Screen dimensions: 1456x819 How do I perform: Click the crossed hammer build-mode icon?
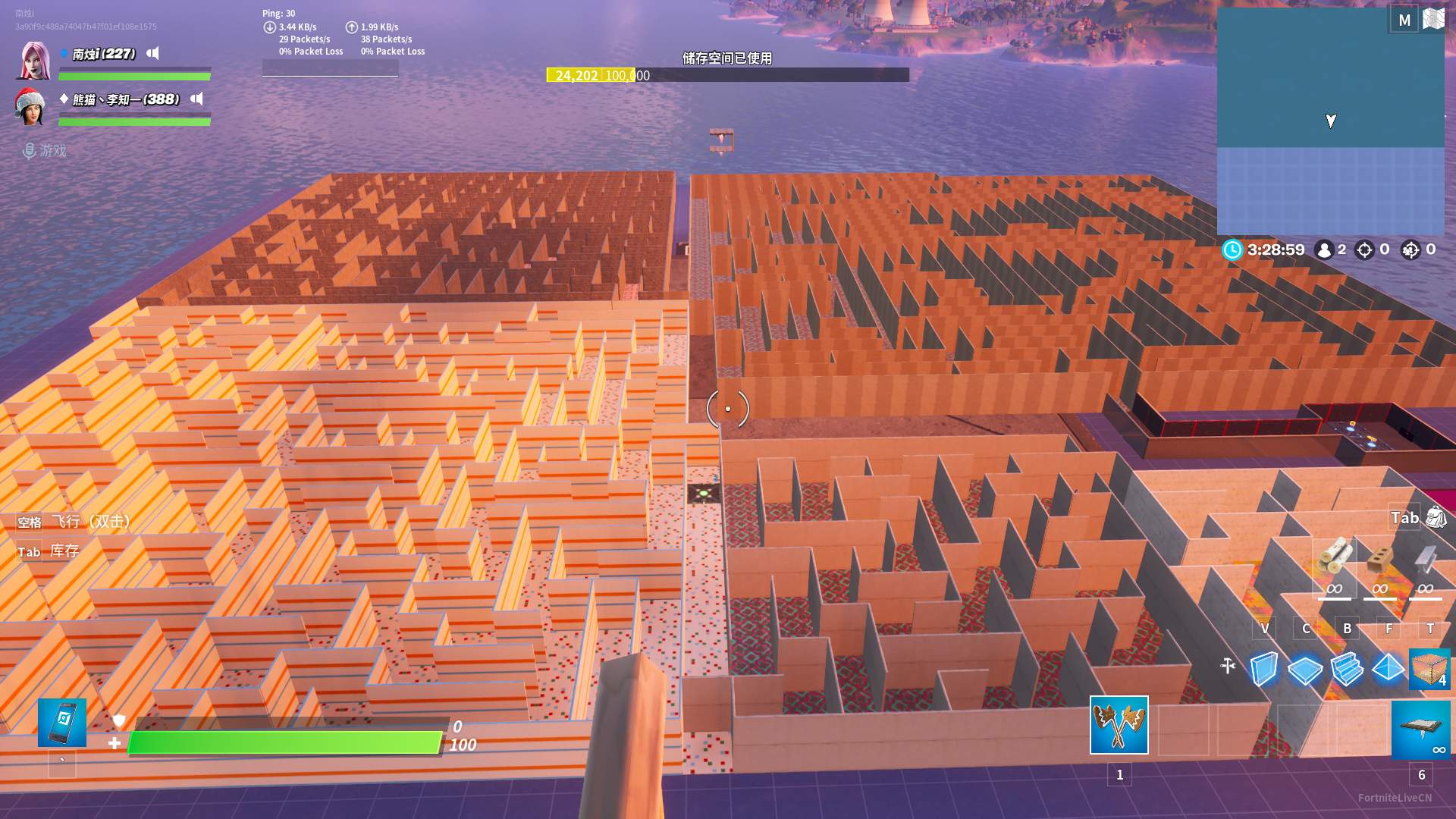coord(1228,666)
